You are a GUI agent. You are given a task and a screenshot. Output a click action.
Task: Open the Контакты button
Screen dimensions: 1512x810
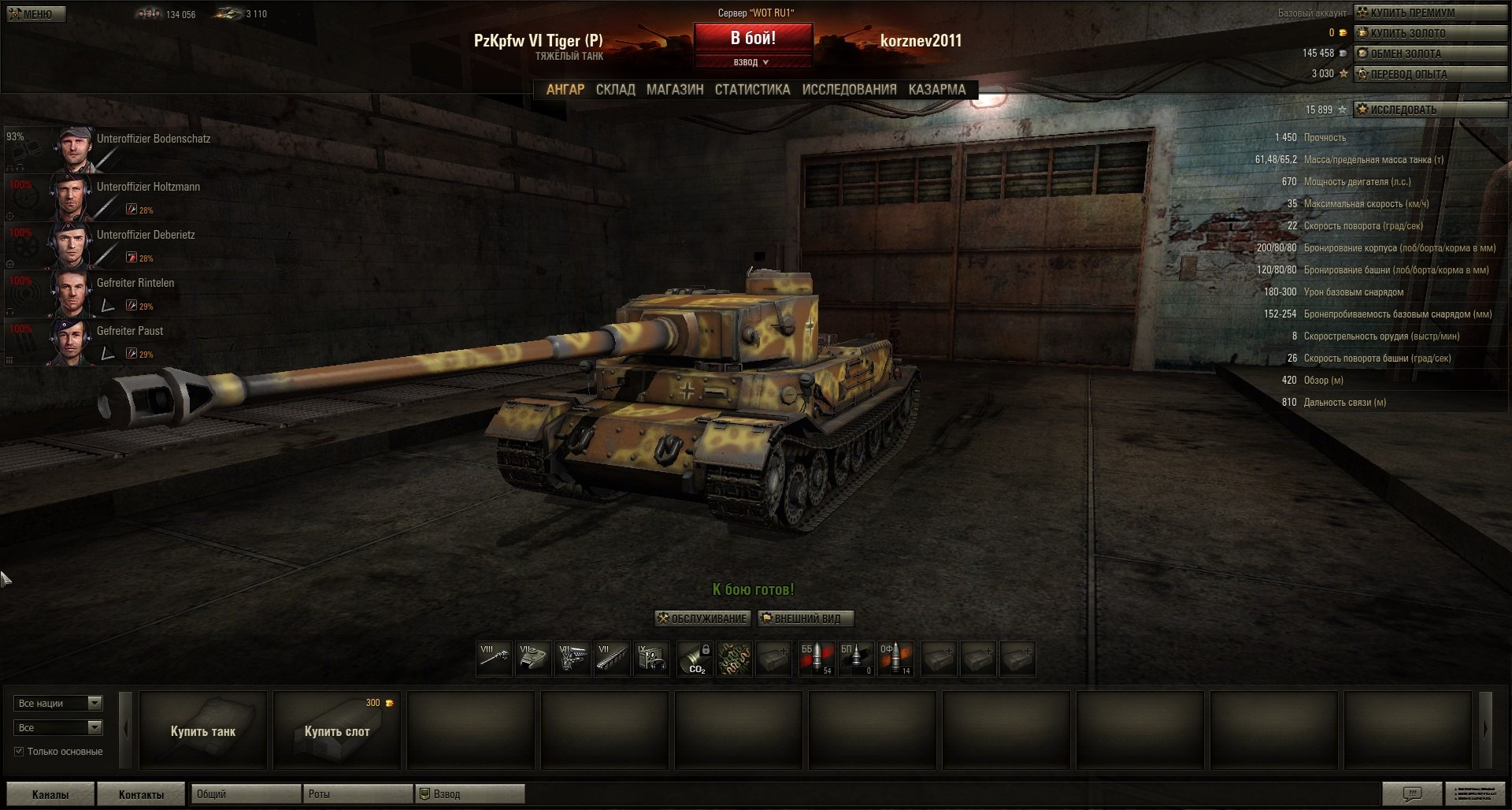142,794
